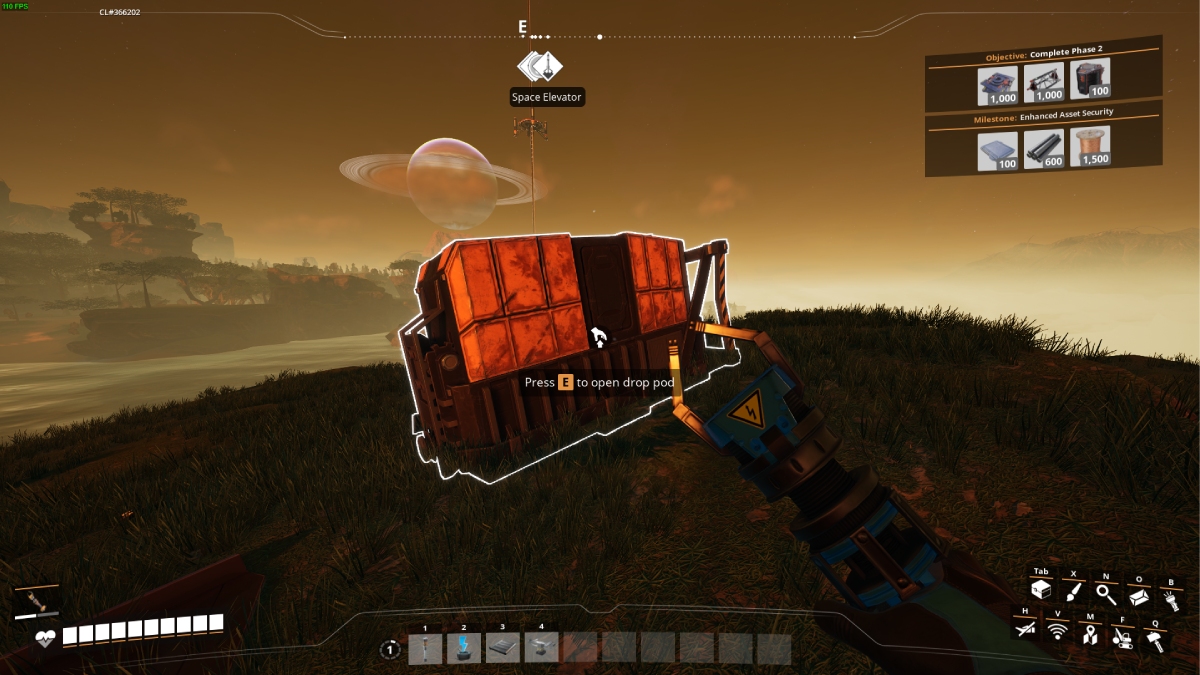Click the Space Elevator compass marker

click(x=539, y=67)
